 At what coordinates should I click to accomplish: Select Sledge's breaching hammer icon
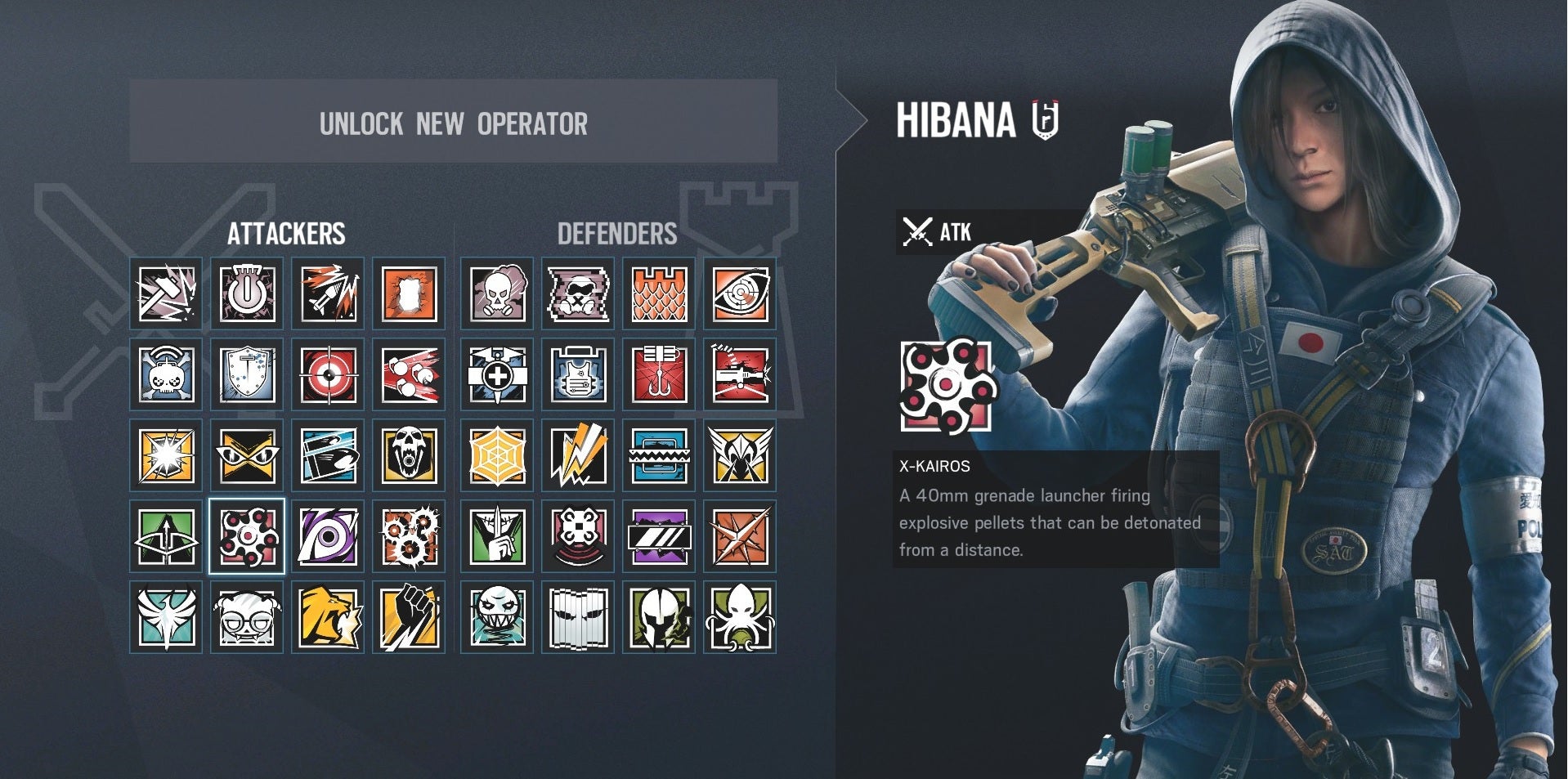(166, 294)
